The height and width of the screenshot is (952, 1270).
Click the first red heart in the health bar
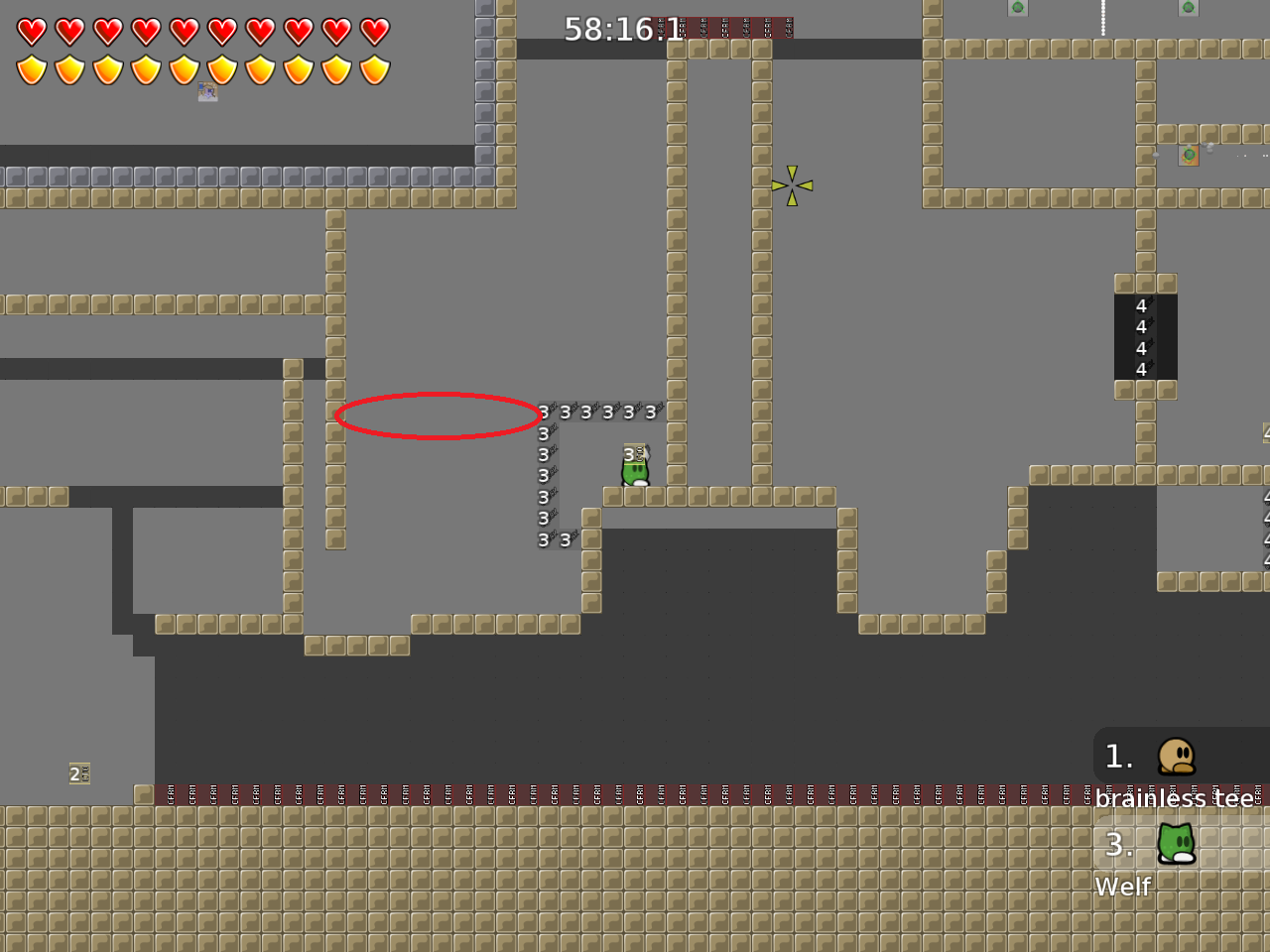pyautogui.click(x=31, y=31)
